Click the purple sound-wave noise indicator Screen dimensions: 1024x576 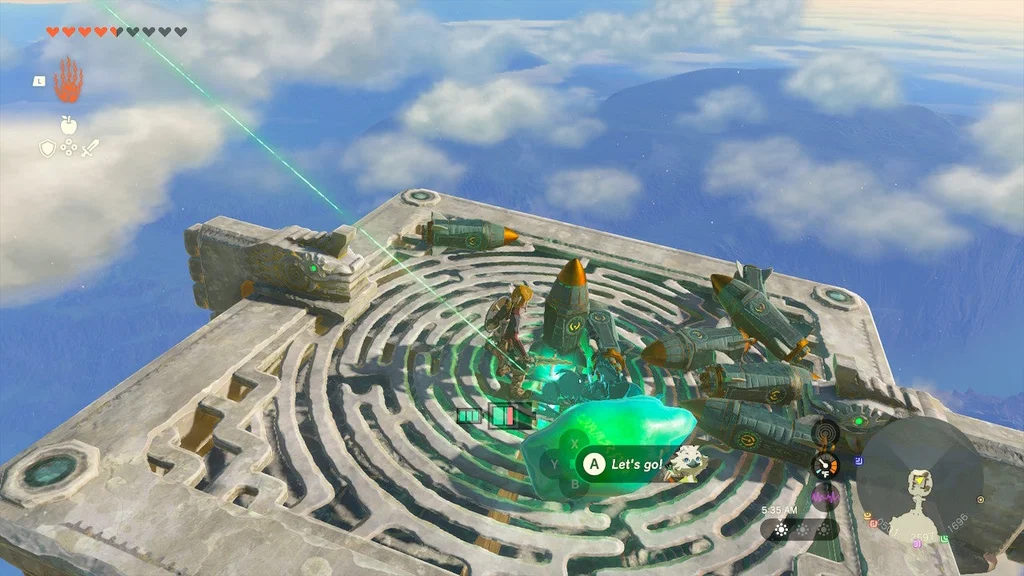pos(826,494)
